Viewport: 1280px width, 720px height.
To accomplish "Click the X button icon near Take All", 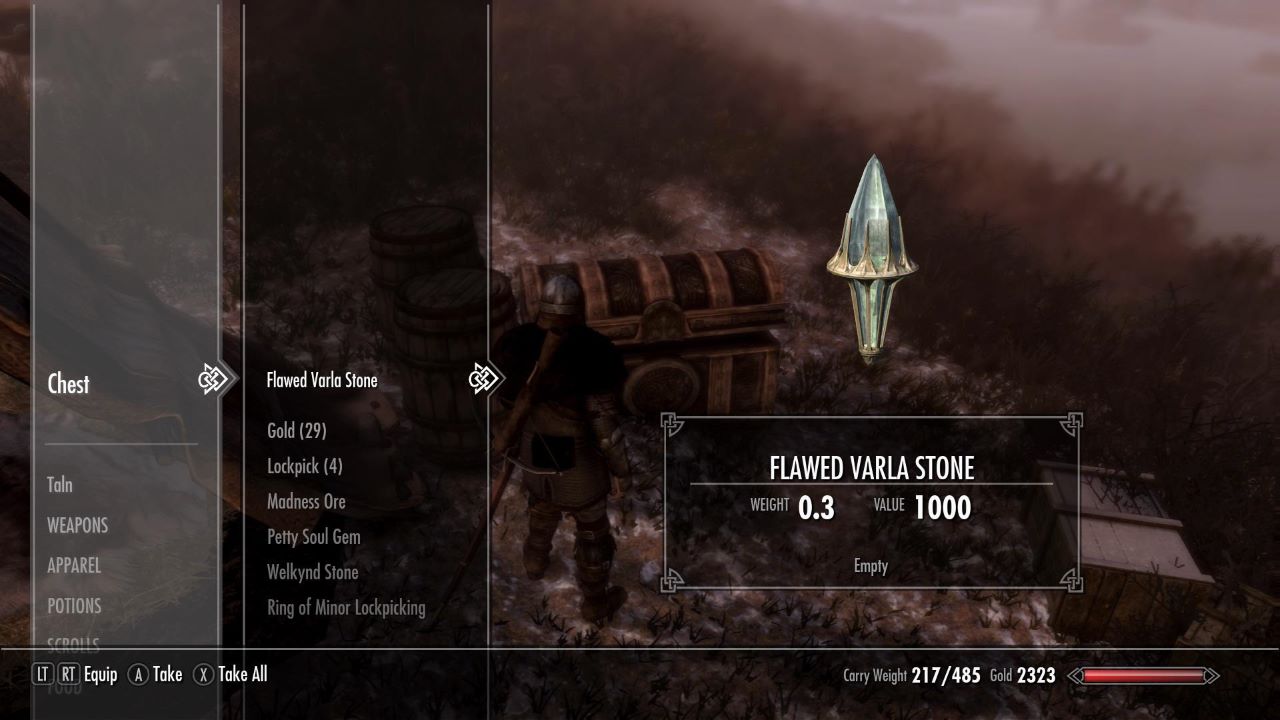I will pos(203,675).
